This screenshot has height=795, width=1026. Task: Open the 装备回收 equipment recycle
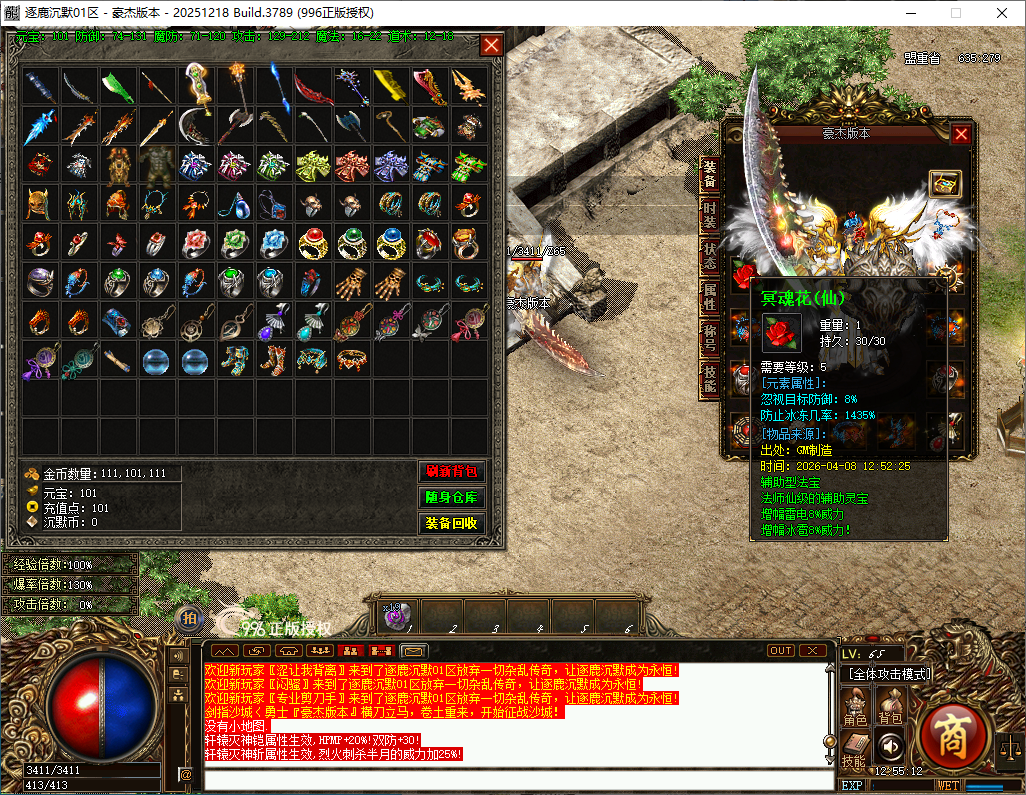click(451, 523)
